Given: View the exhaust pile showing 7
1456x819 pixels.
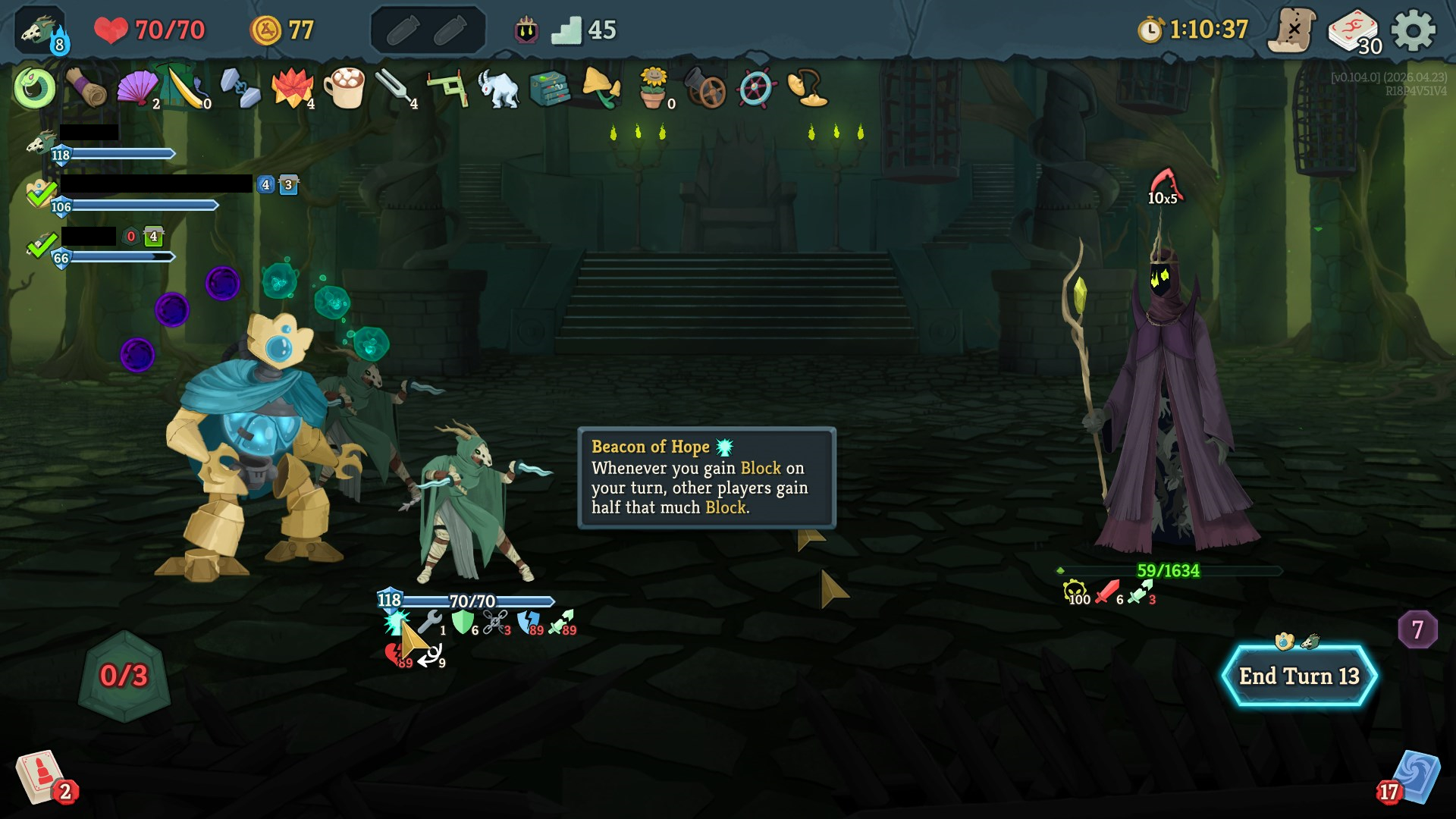Looking at the screenshot, I should click(1417, 629).
